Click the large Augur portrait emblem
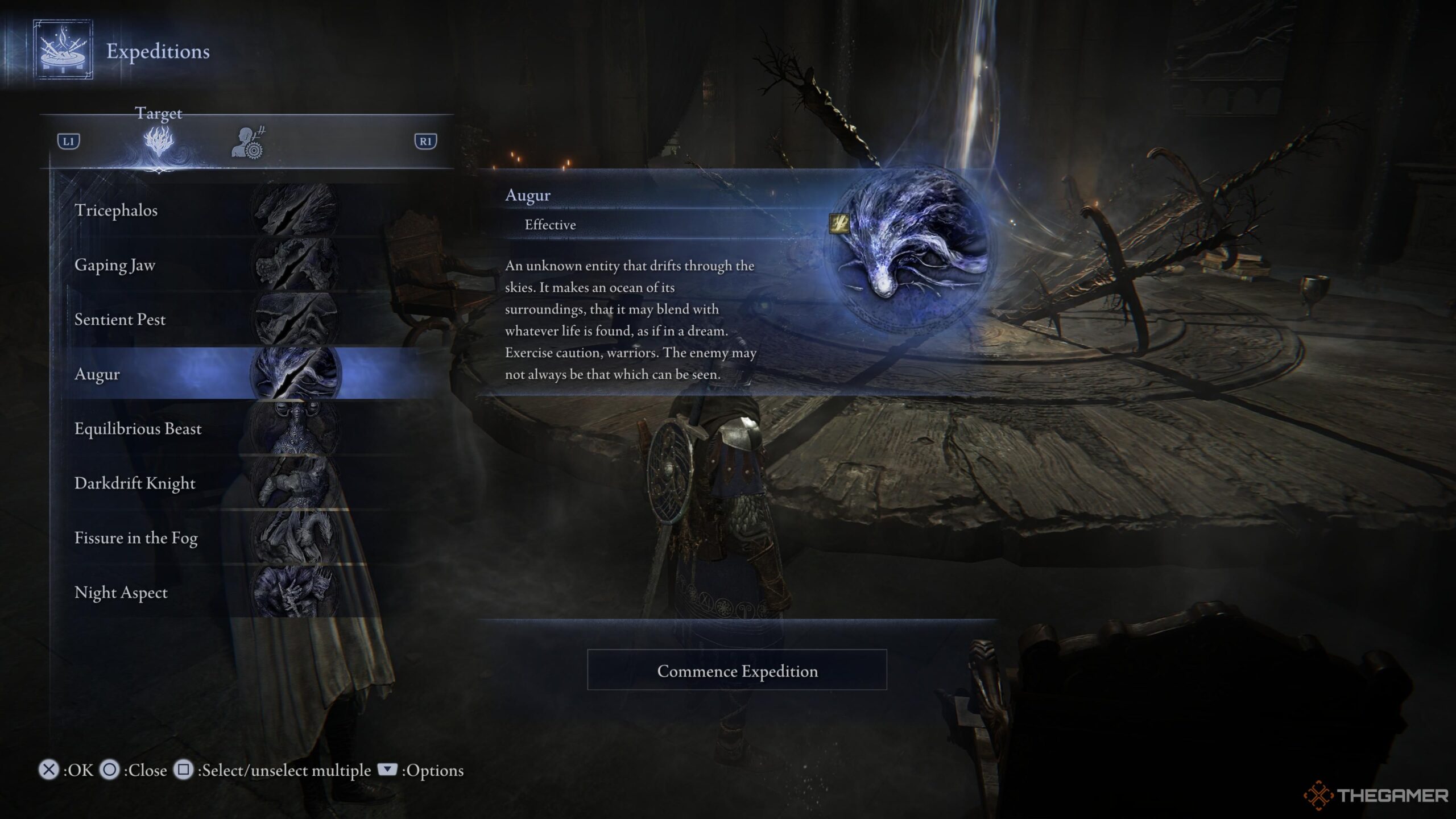Image resolution: width=1456 pixels, height=819 pixels. (x=909, y=251)
